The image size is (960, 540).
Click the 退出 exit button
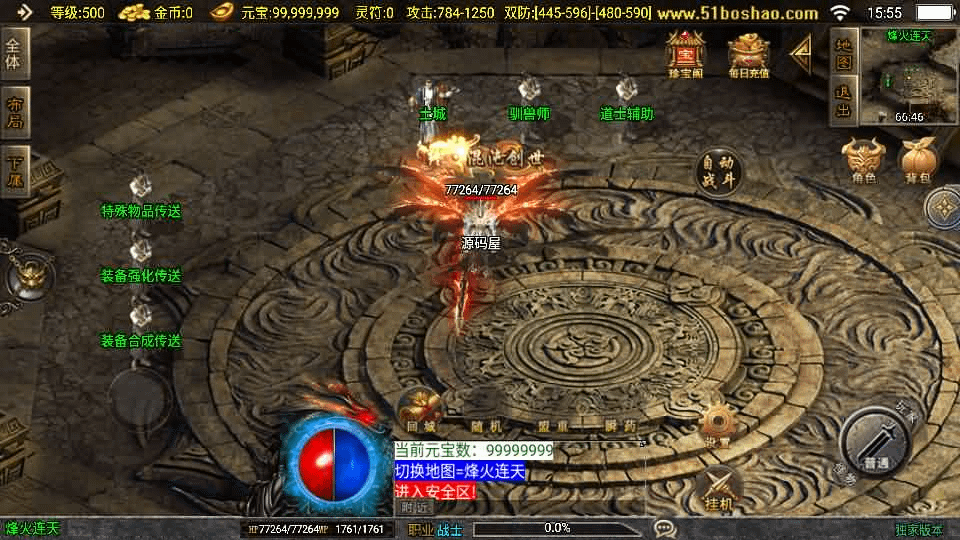[843, 102]
